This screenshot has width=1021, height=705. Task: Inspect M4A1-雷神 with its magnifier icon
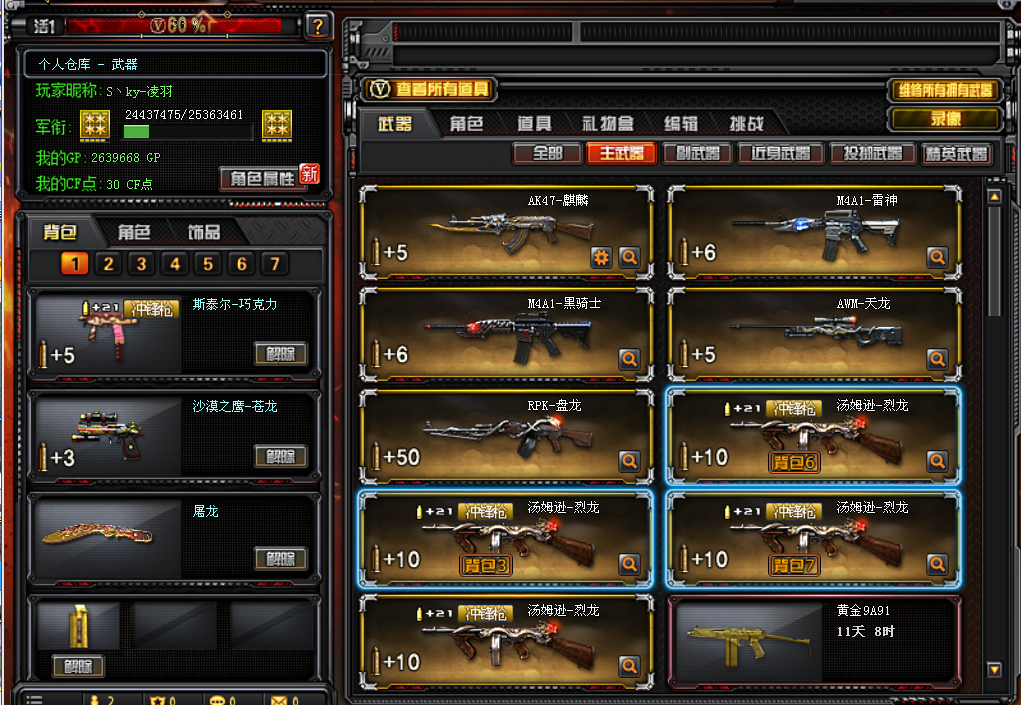point(937,257)
